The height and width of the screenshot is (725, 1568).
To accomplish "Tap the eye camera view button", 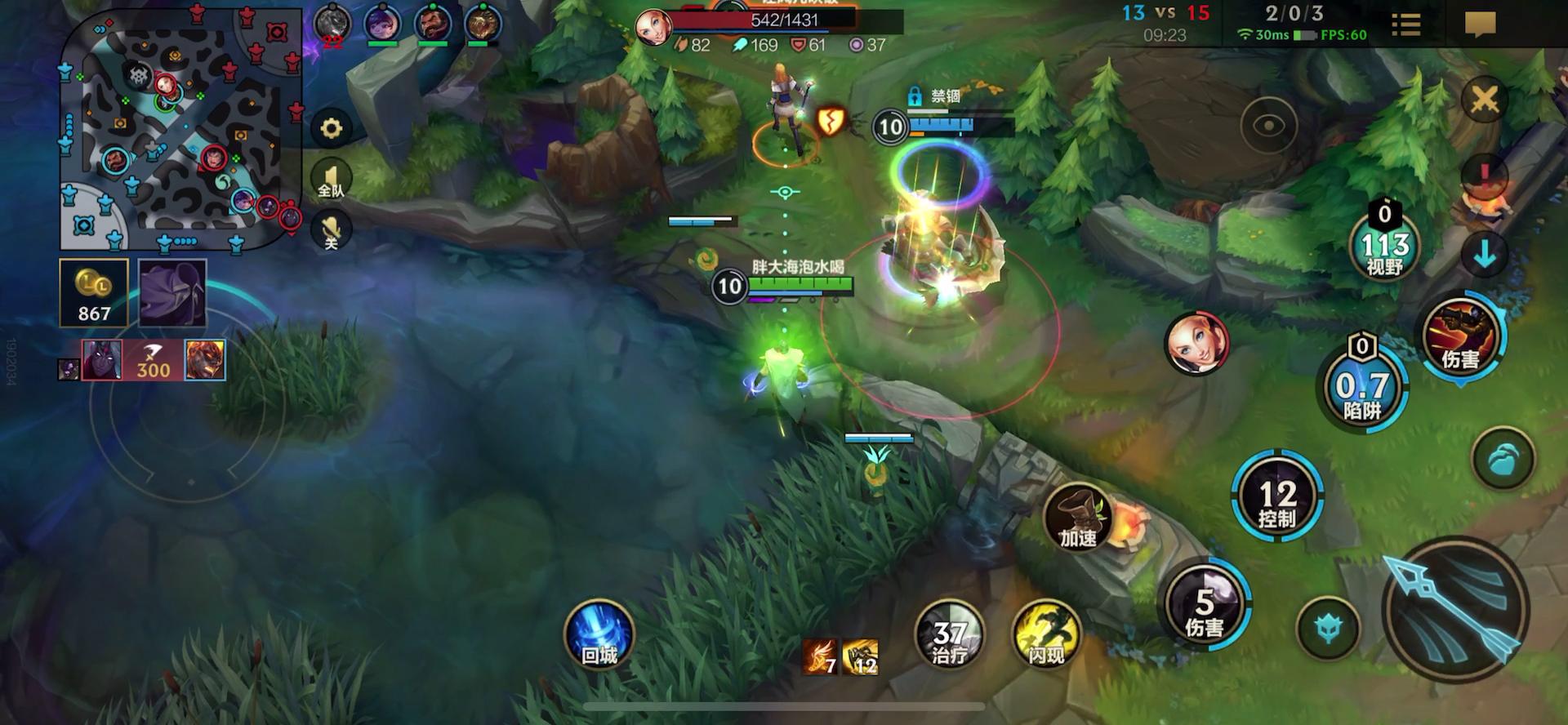I will [x=1268, y=127].
